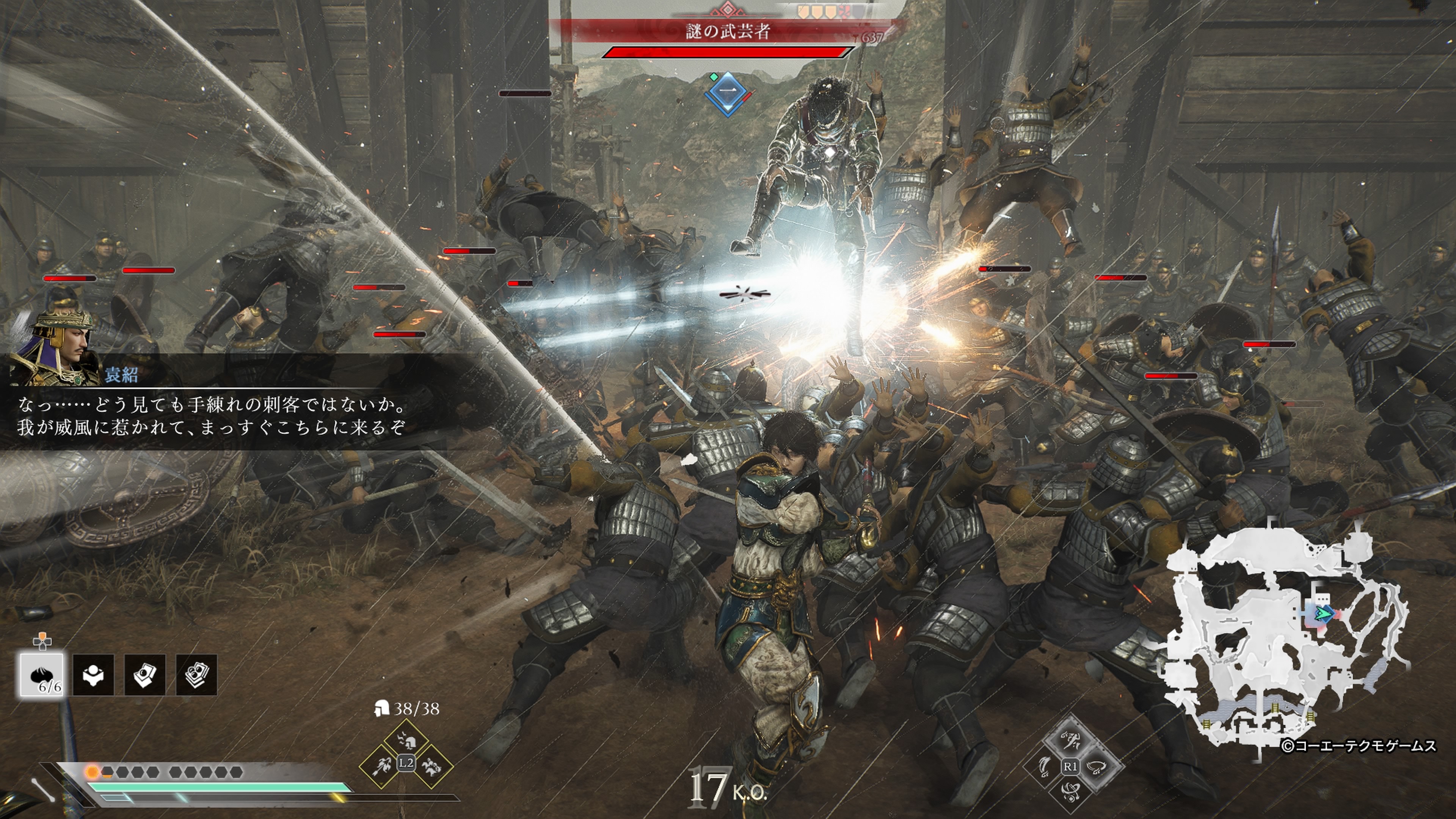Use the bottom spinning orb battle art
The width and height of the screenshot is (1456, 819).
pos(1070,791)
